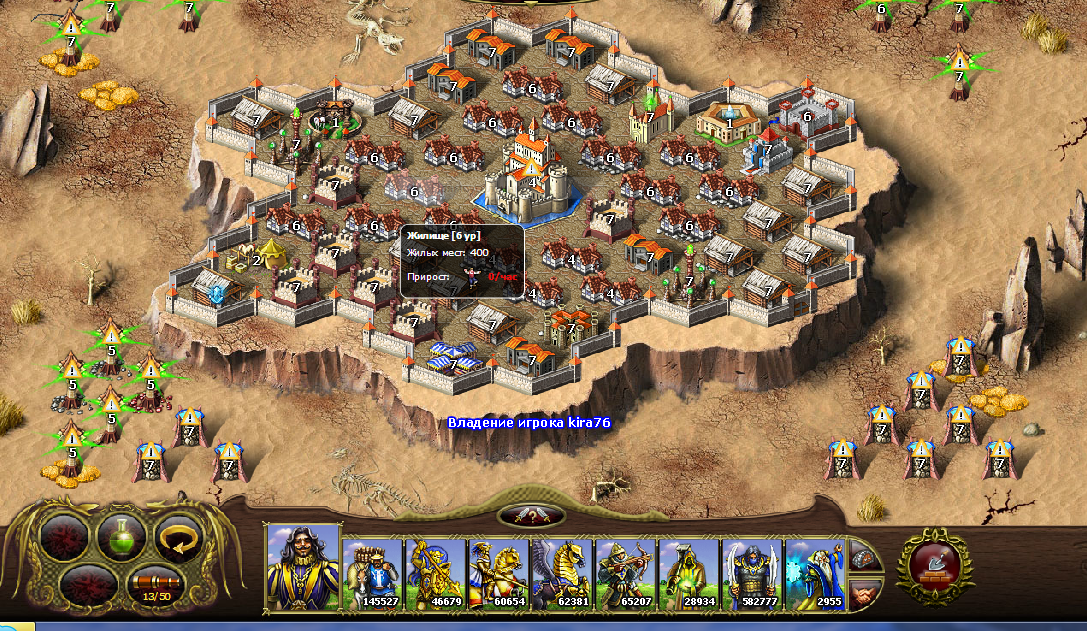Toggle the crossed swords panel button
Image resolution: width=1087 pixels, height=631 pixels.
pyautogui.click(x=531, y=515)
